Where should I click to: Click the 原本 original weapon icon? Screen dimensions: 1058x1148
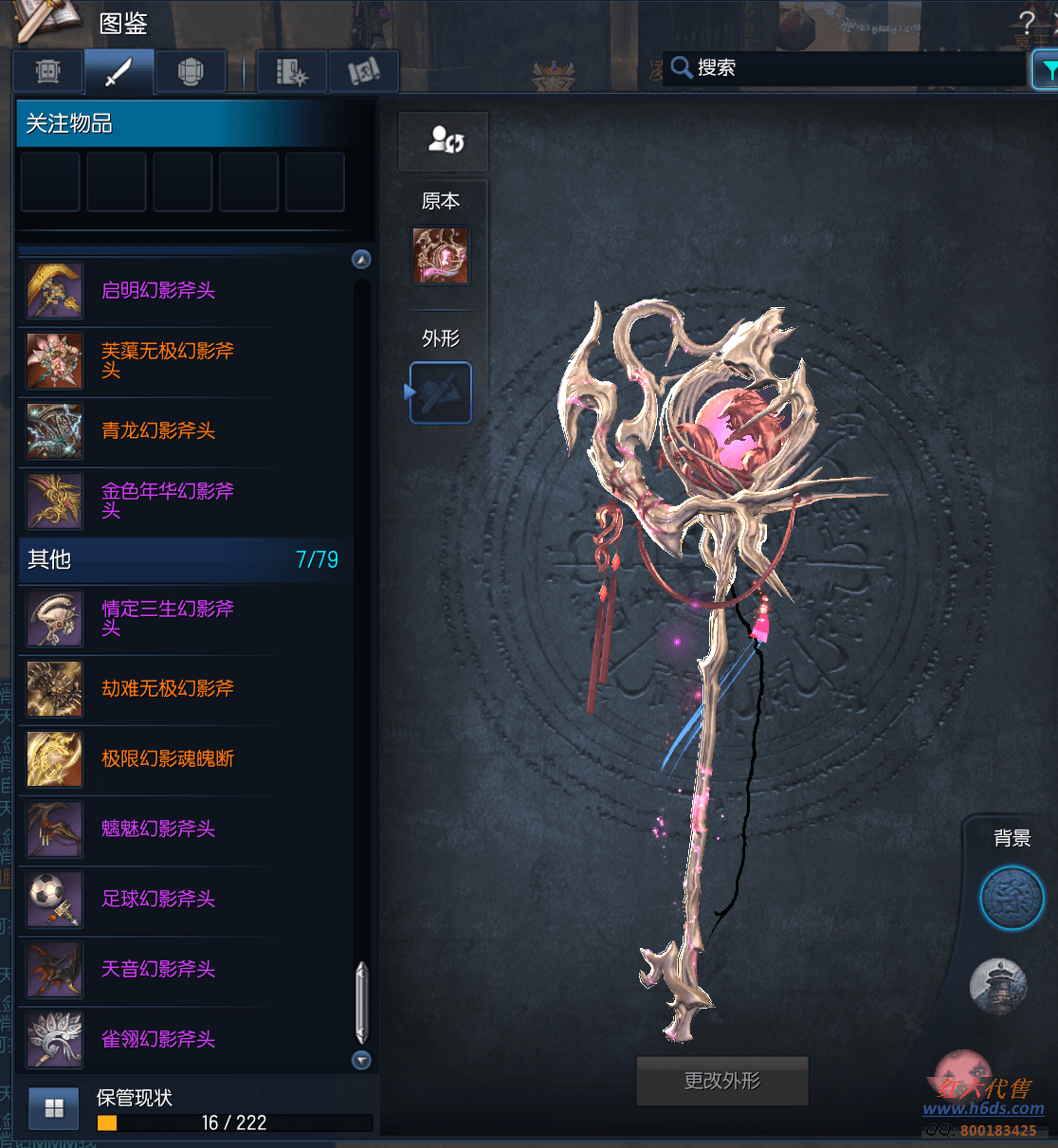pyautogui.click(x=441, y=255)
